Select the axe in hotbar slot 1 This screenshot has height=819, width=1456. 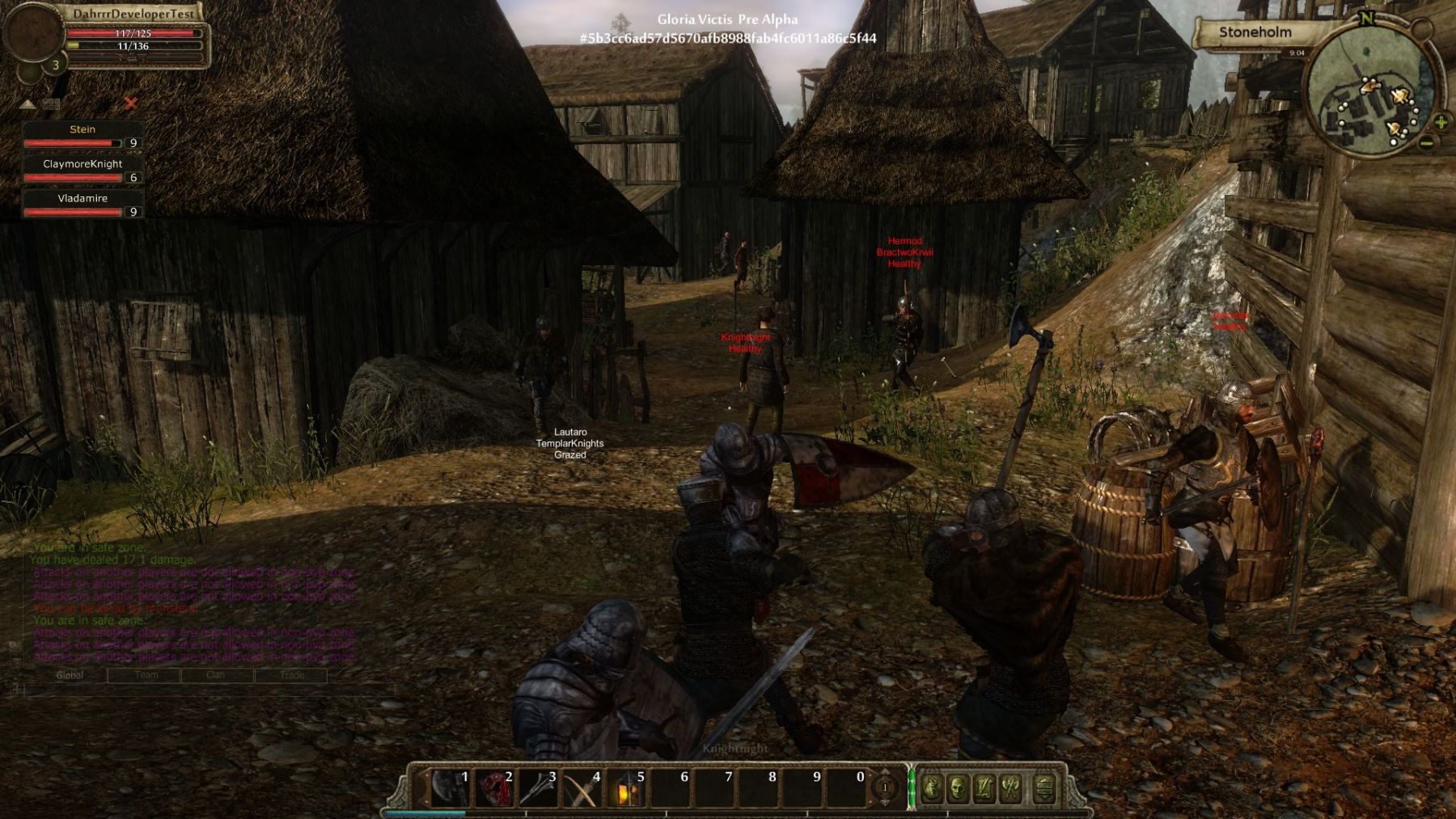[x=448, y=787]
